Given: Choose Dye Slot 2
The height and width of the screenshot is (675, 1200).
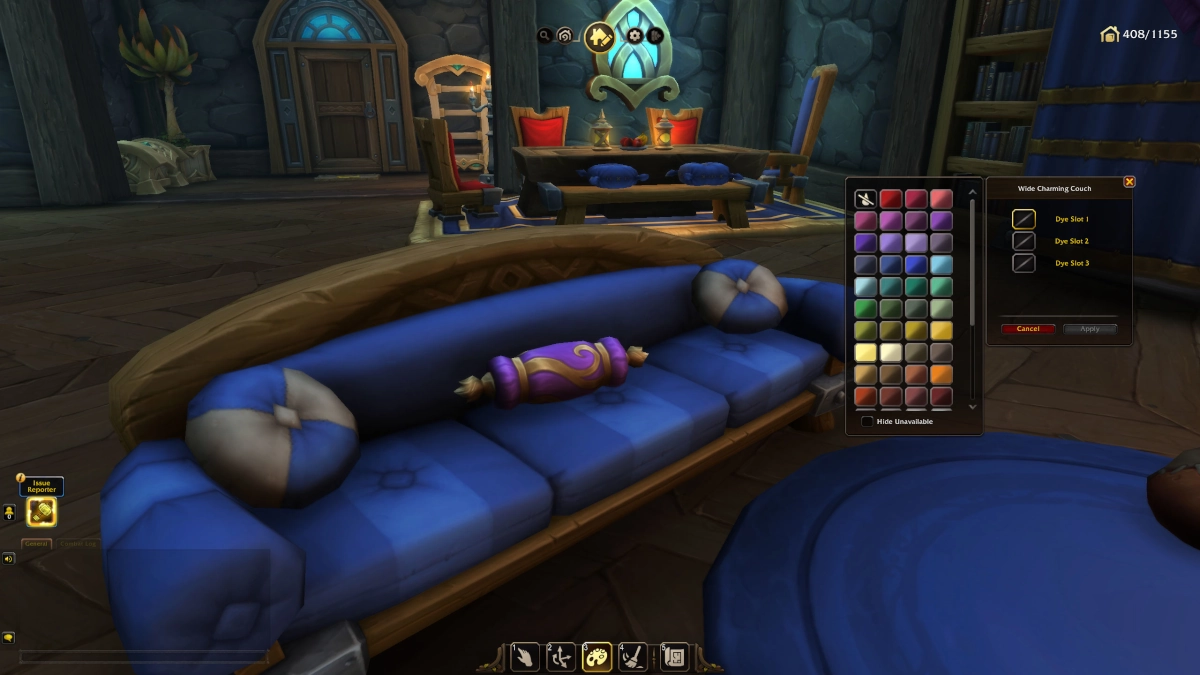Looking at the screenshot, I should (x=1023, y=241).
